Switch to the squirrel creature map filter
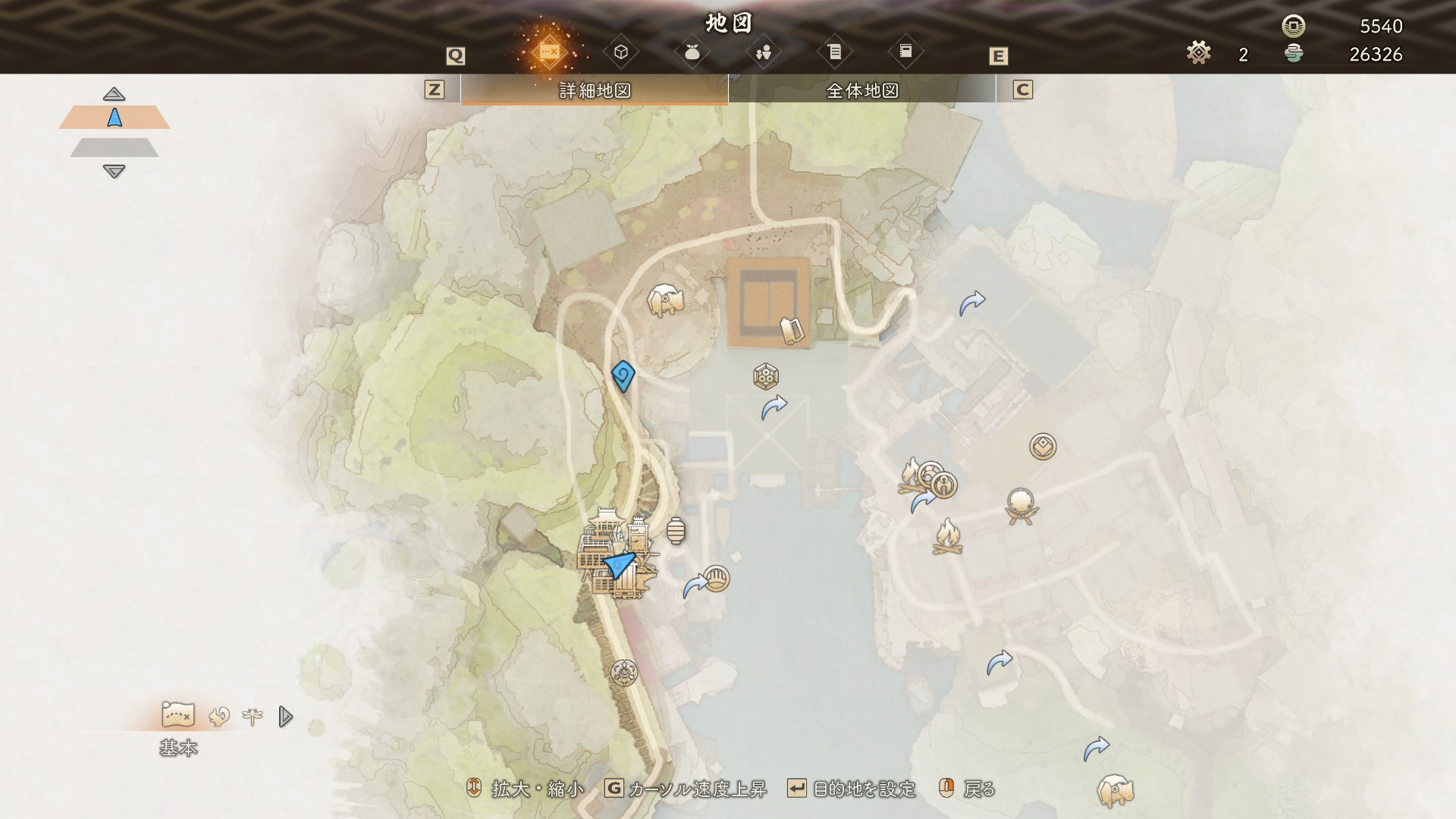Image resolution: width=1456 pixels, height=819 pixels. [x=219, y=716]
